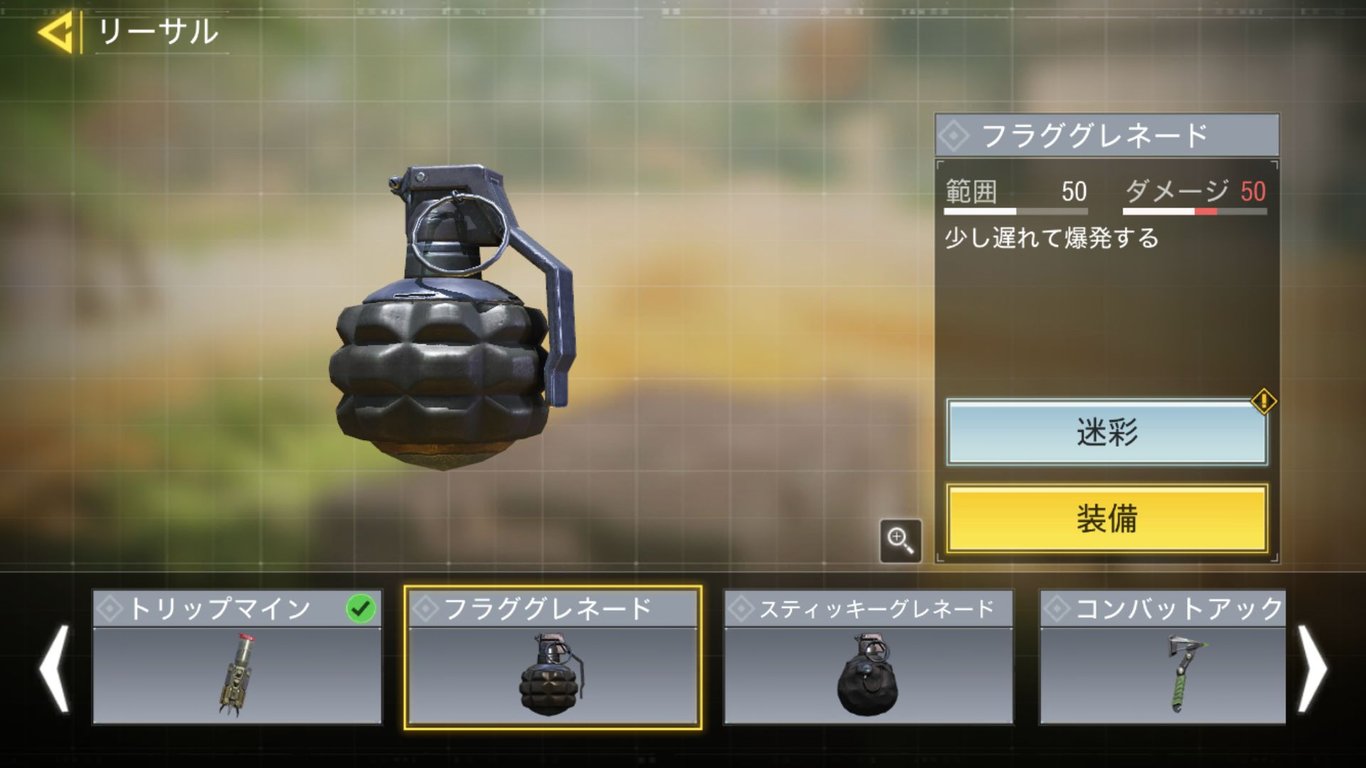
Task: Toggle equipped state via the 装備 button
Action: [1106, 519]
